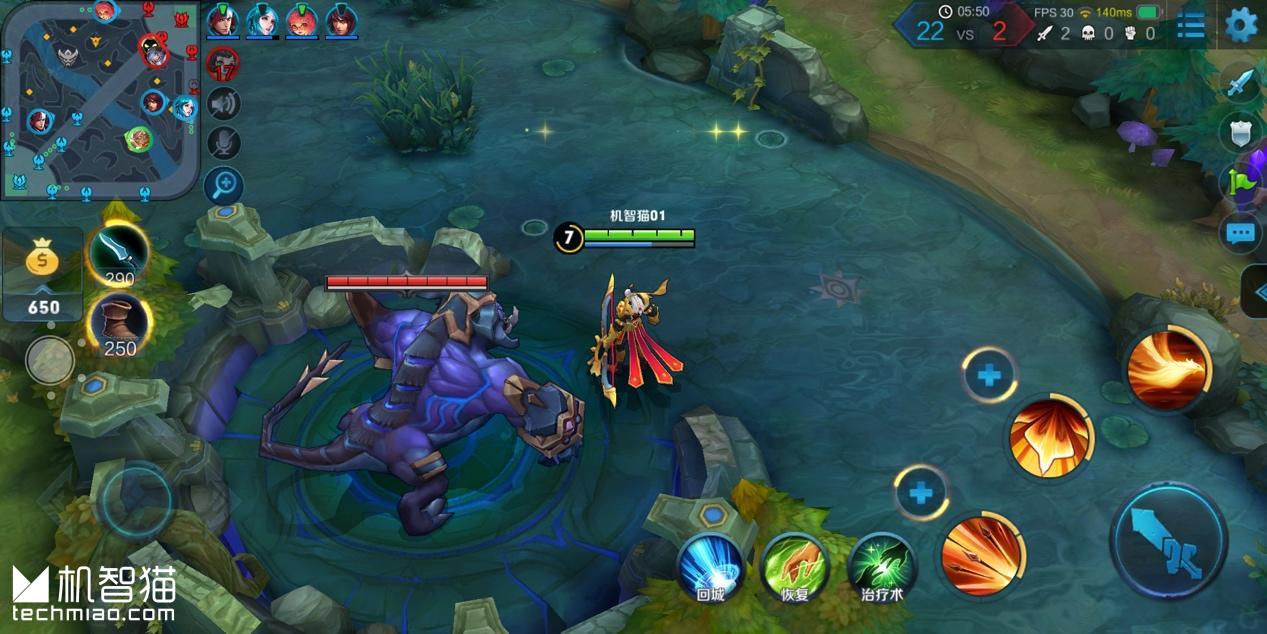Click the minimap
The width and height of the screenshot is (1267, 634).
coord(98,98)
